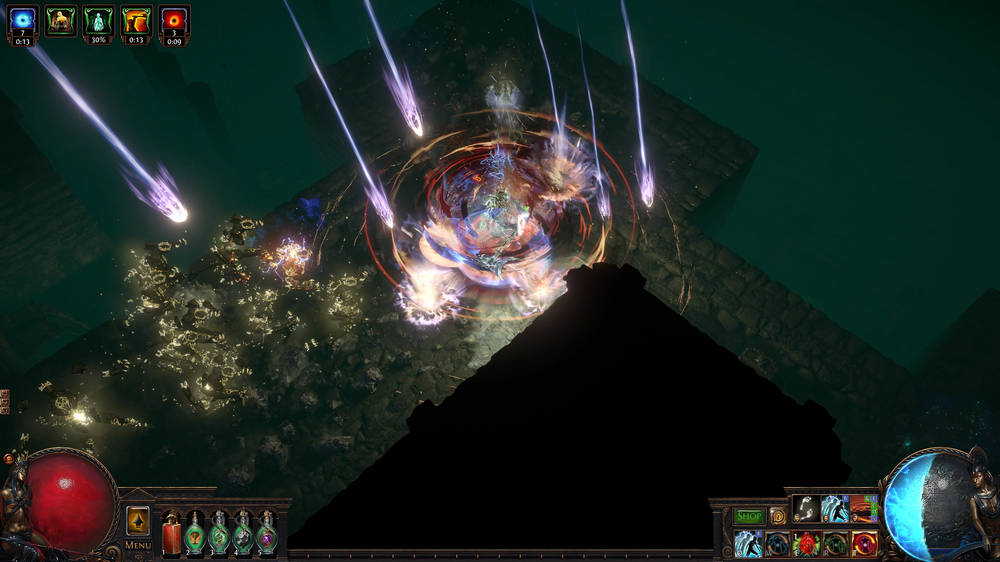Use the green flask with a gold chalice
The width and height of the screenshot is (1000, 562).
click(196, 534)
